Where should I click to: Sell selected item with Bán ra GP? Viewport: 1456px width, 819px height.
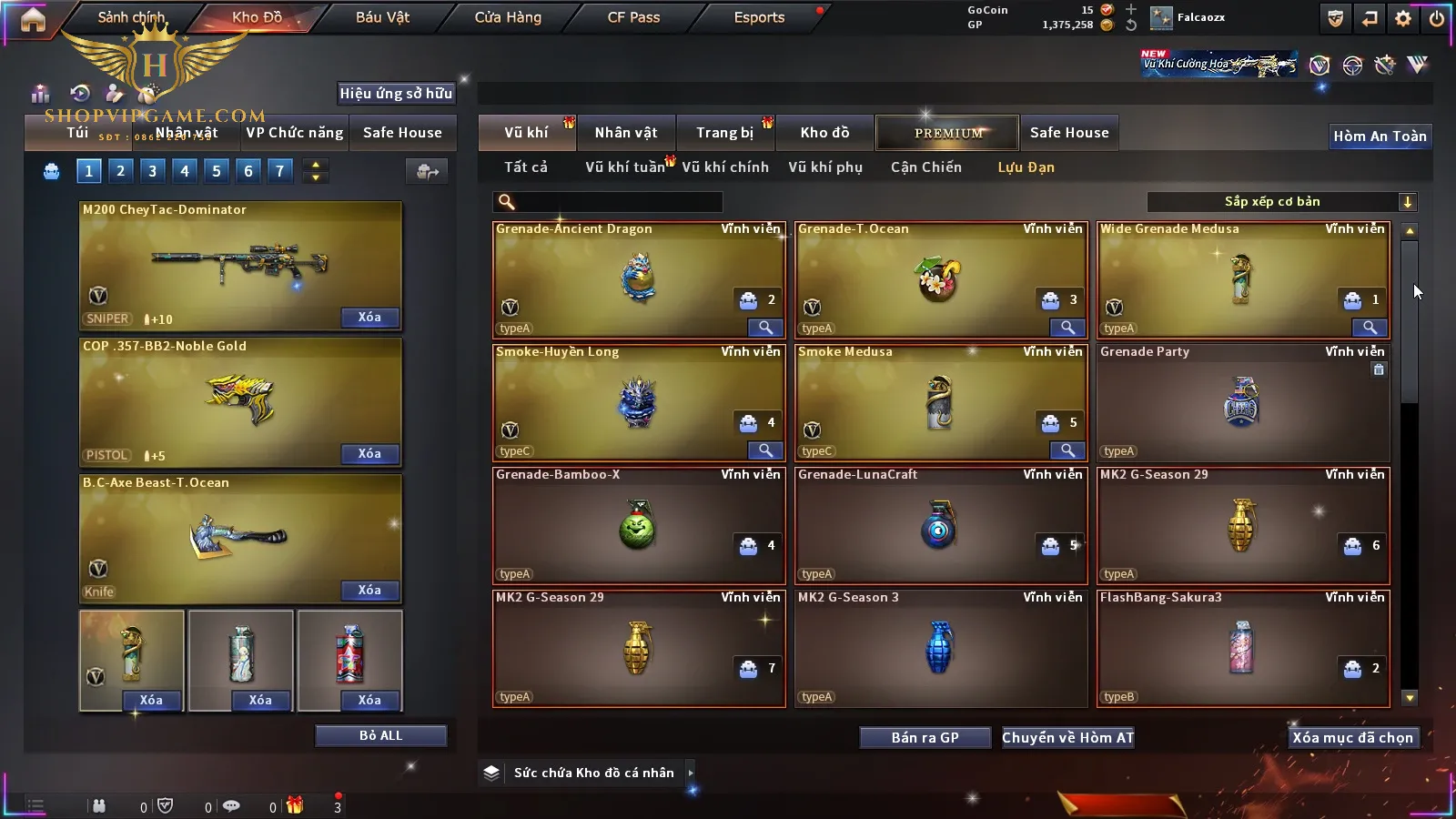(925, 738)
